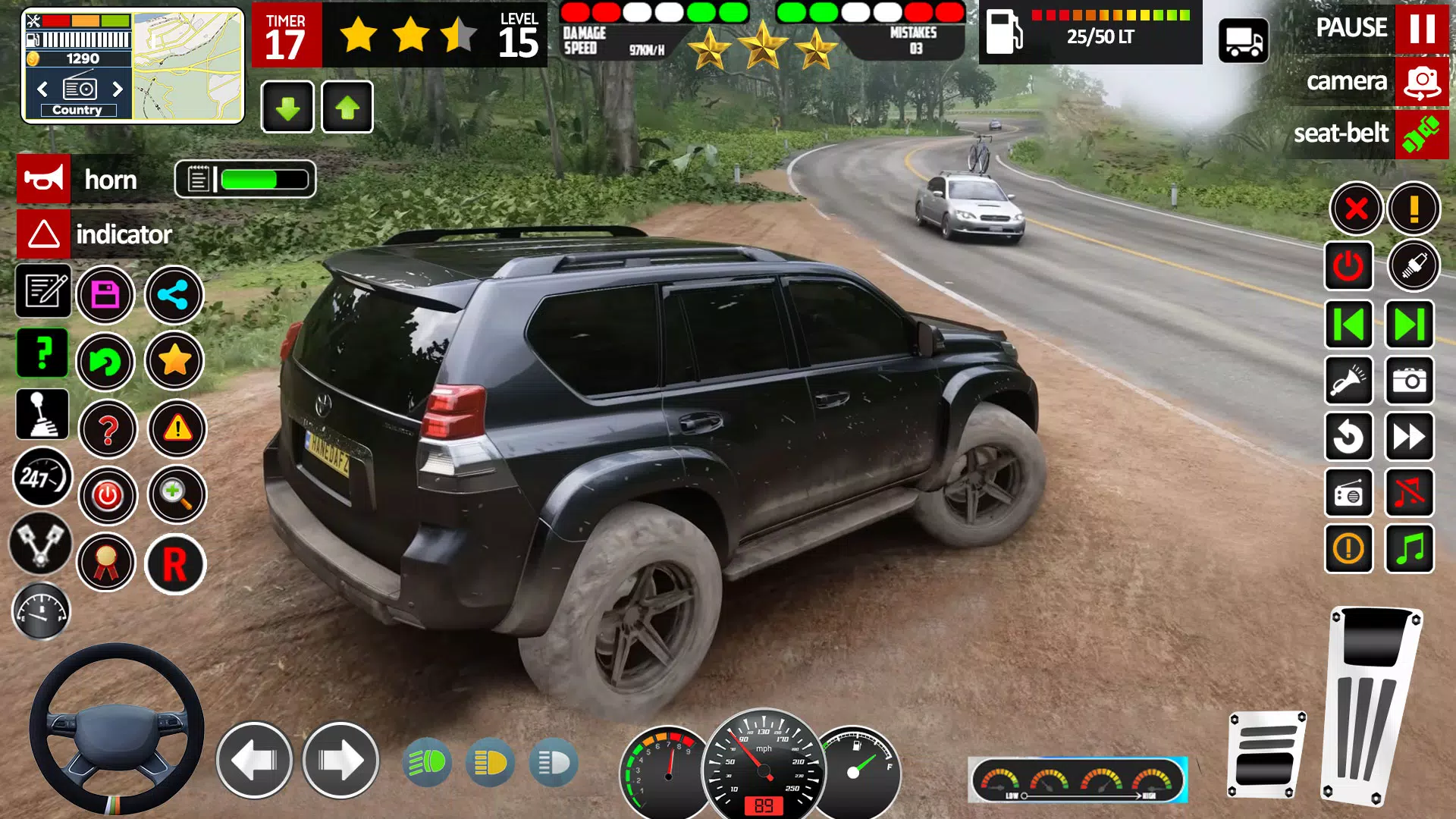This screenshot has width=1456, height=819.
Task: Open the minimap
Action: (188, 66)
